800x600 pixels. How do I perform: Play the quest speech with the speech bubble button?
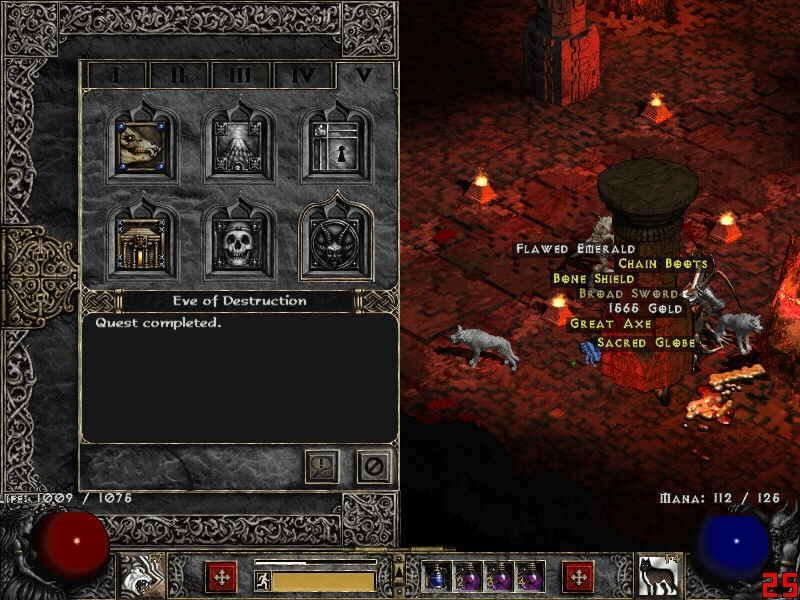322,466
